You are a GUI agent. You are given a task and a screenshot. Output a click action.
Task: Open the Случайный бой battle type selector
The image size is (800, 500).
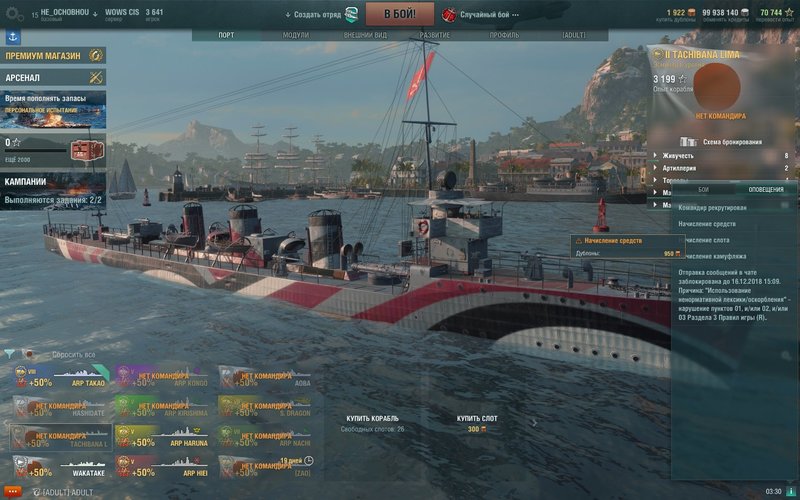[x=487, y=15]
